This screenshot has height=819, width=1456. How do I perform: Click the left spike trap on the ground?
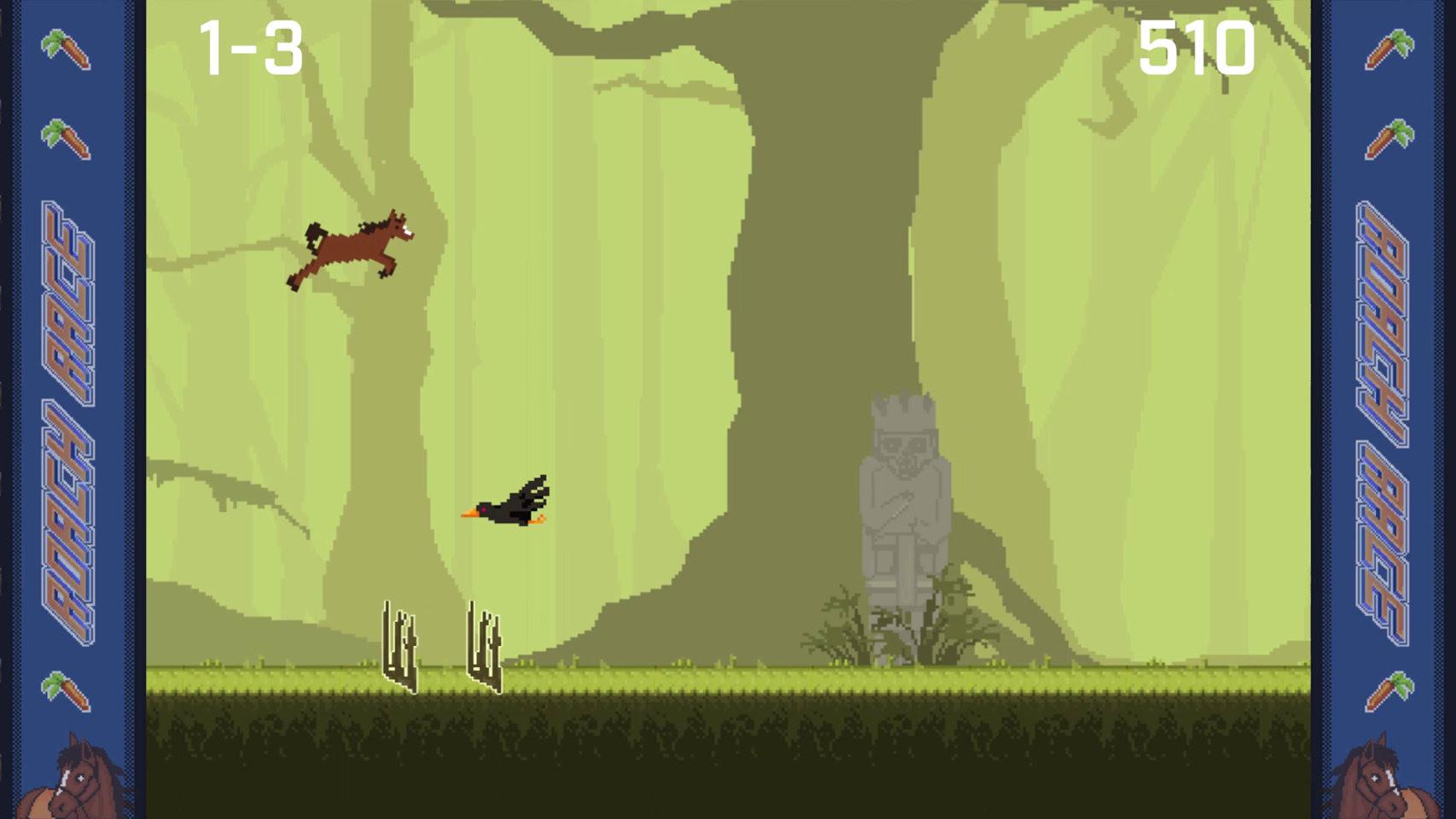coord(399,648)
